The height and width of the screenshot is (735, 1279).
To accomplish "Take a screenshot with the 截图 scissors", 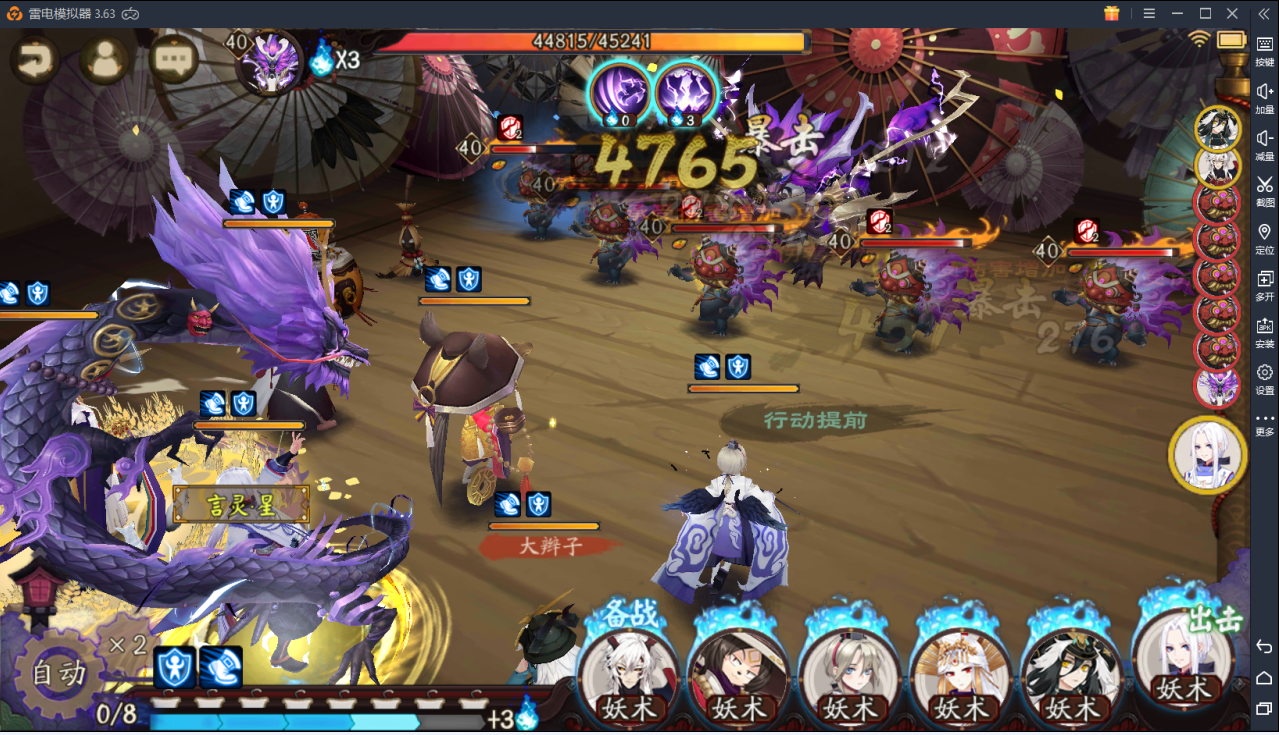I will (x=1264, y=189).
